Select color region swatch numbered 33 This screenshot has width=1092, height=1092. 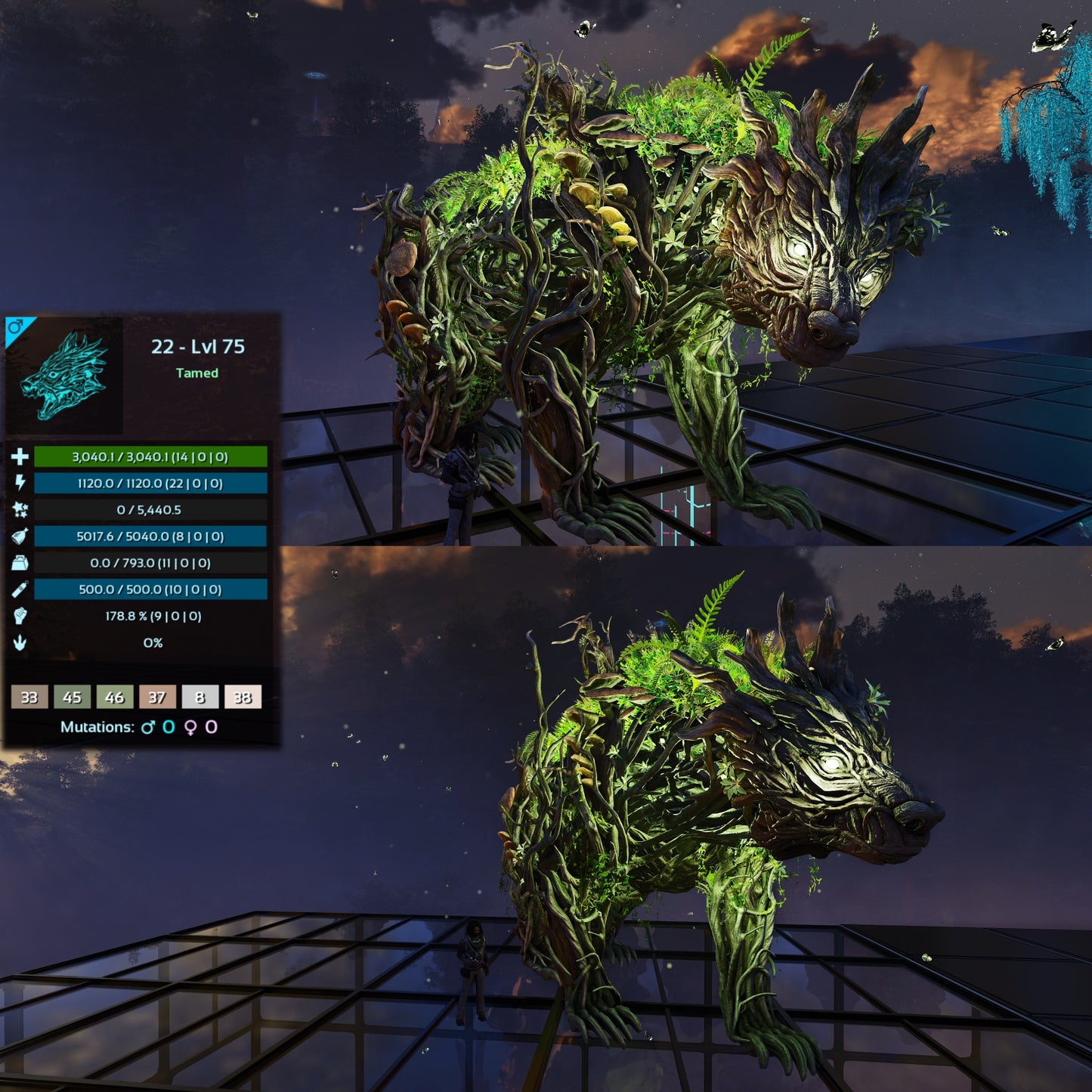29,697
